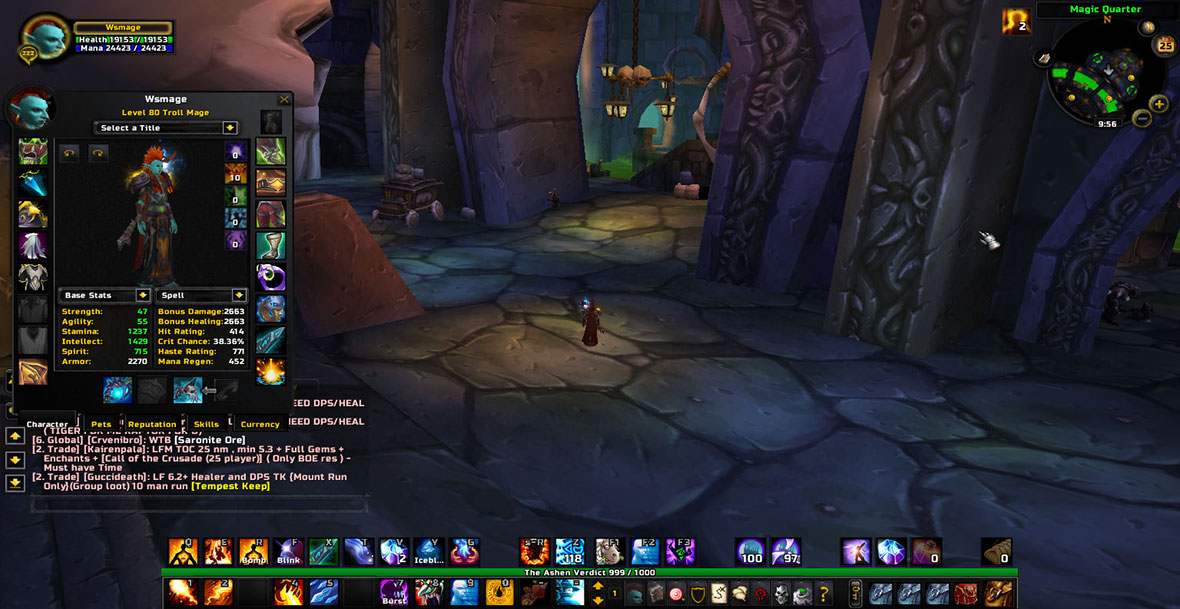Zoom out the minimap with the minus button
Viewport: 1180px width, 609px height.
click(1142, 119)
